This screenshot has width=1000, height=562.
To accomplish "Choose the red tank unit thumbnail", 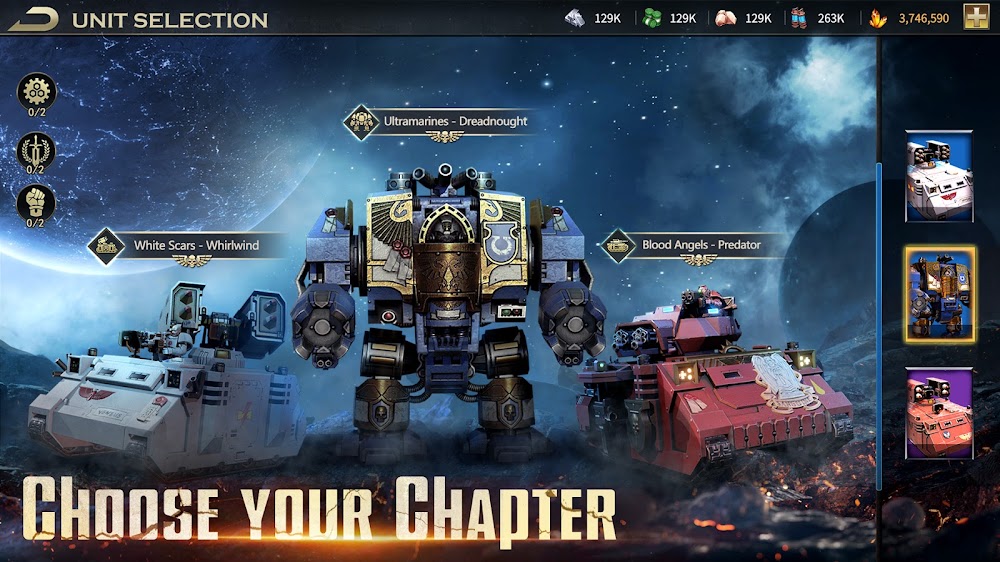I will click(939, 412).
